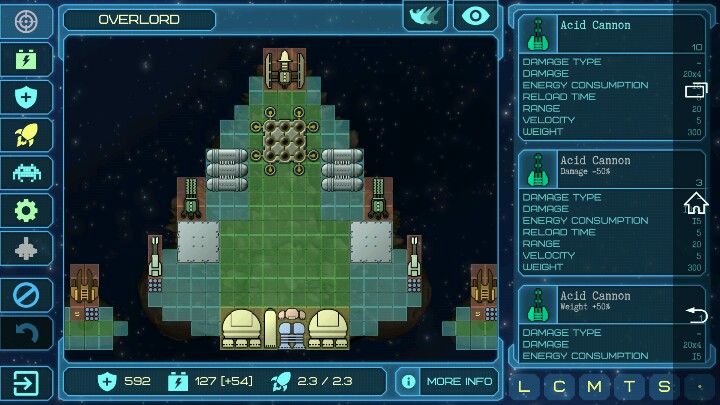Screen dimensions: 720x405
Task: Choose the shield-plus defense category
Action: (26, 97)
